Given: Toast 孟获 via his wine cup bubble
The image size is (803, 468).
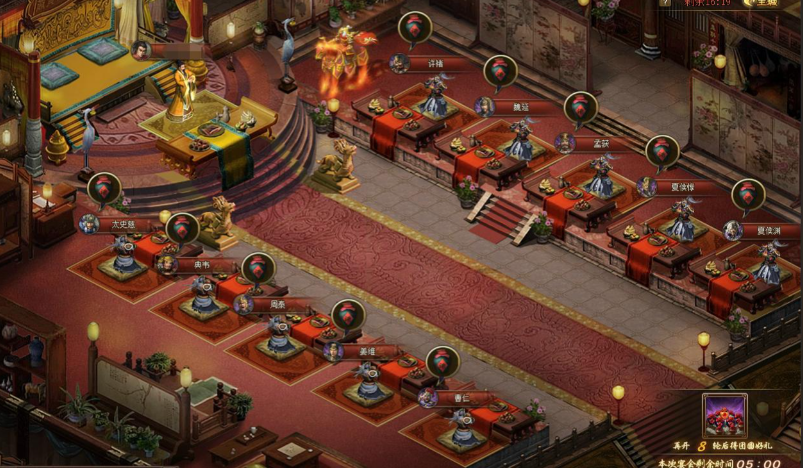Looking at the screenshot, I should (580, 108).
